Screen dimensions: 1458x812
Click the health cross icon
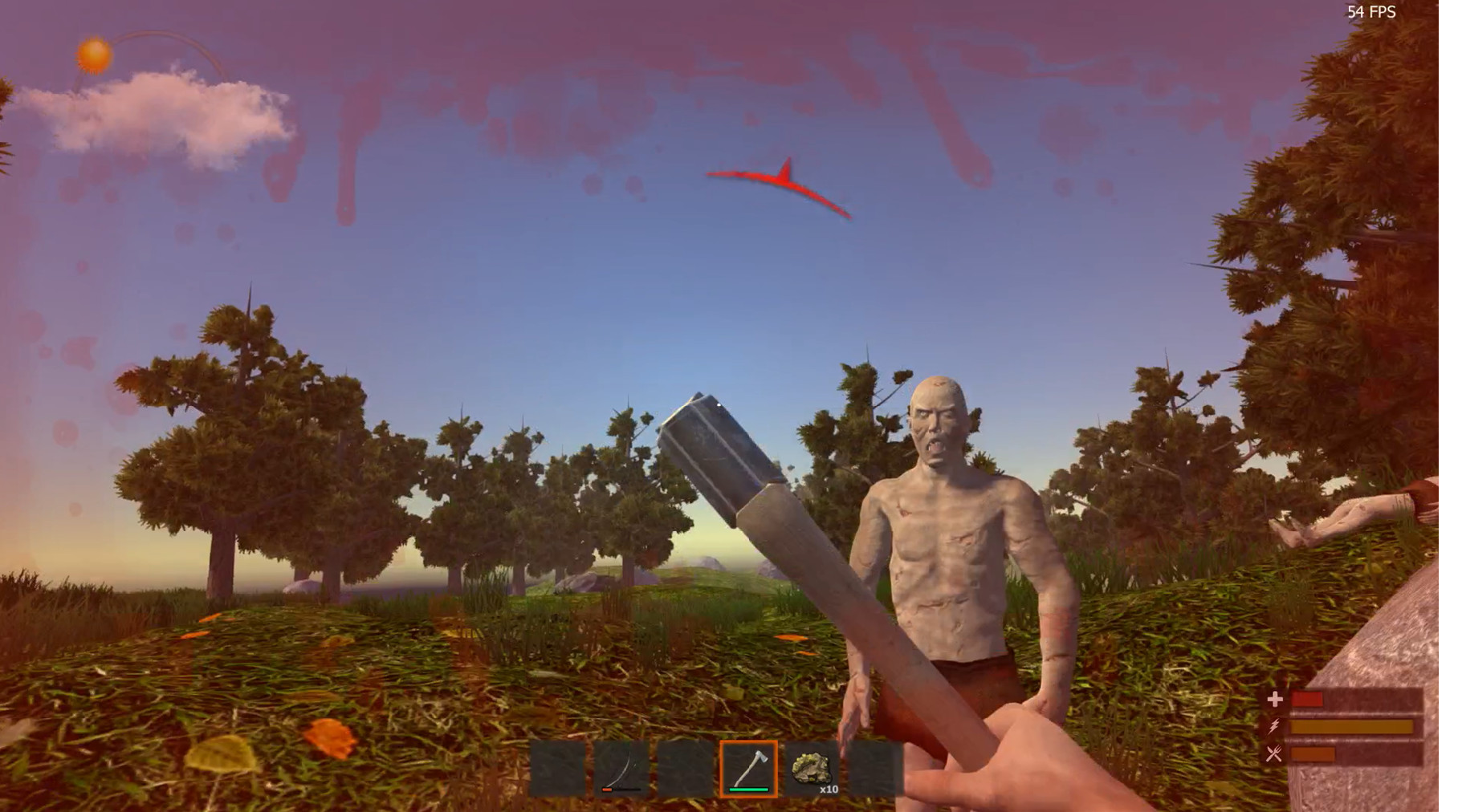click(1275, 698)
